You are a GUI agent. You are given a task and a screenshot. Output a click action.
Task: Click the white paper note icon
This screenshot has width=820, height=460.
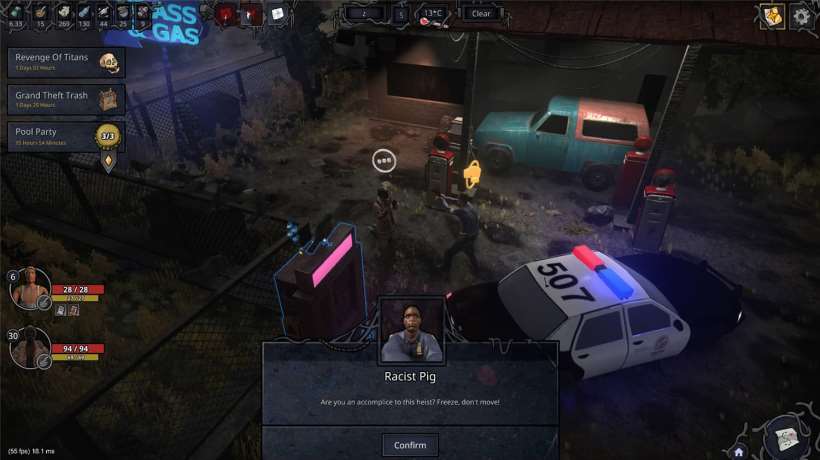pyautogui.click(x=277, y=14)
